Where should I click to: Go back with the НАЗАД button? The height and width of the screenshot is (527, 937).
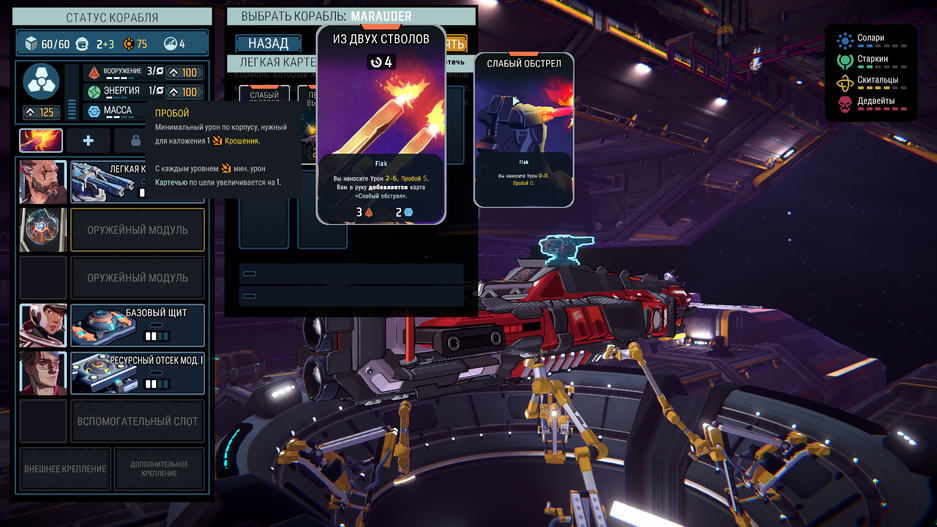(268, 44)
